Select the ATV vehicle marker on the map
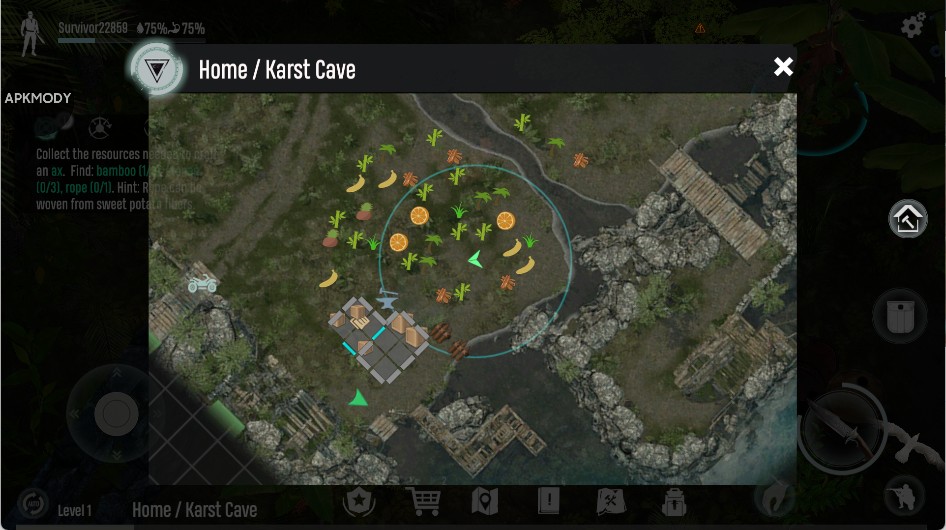 pos(203,284)
